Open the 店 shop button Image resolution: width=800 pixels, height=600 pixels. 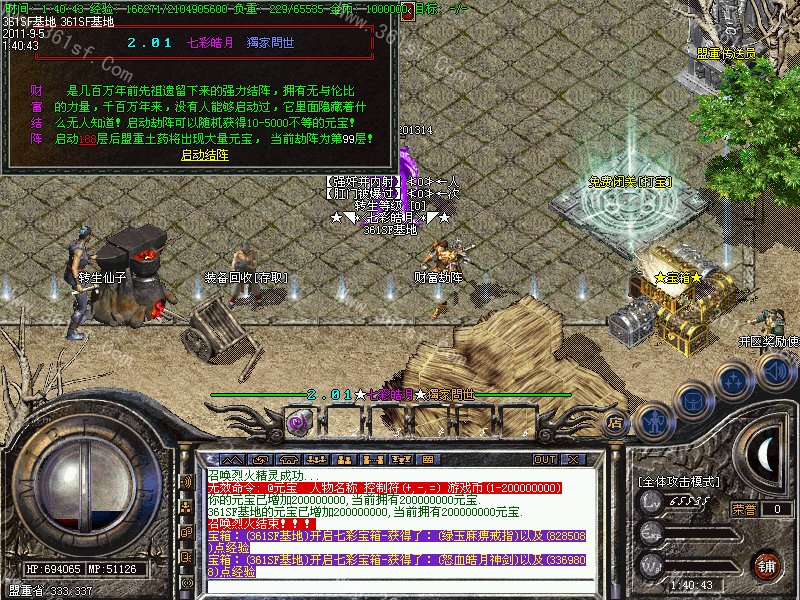[616, 422]
